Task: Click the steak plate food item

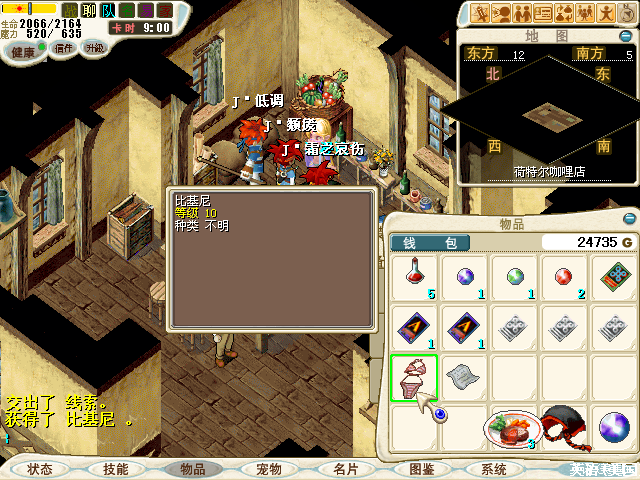Action: 512,428
